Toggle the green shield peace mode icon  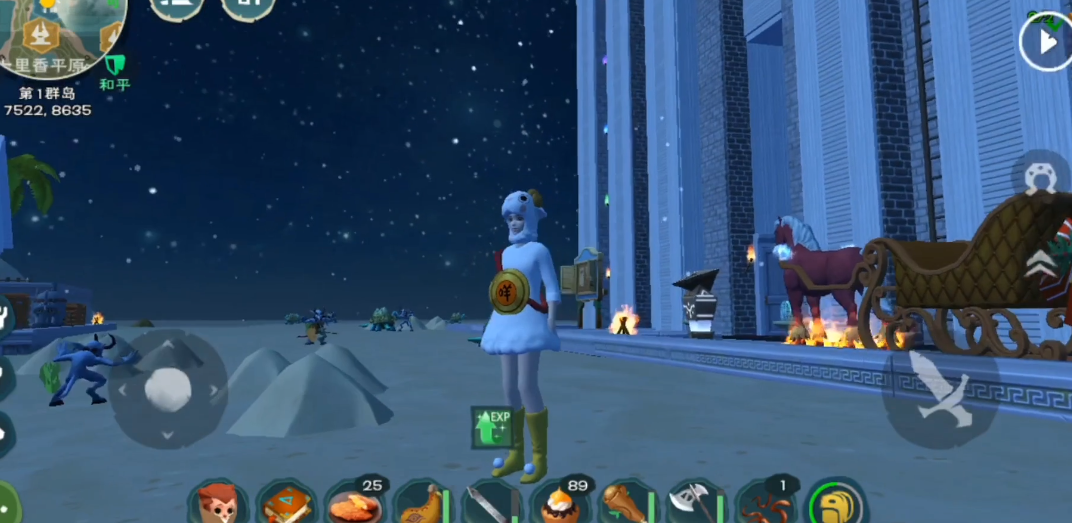[113, 65]
